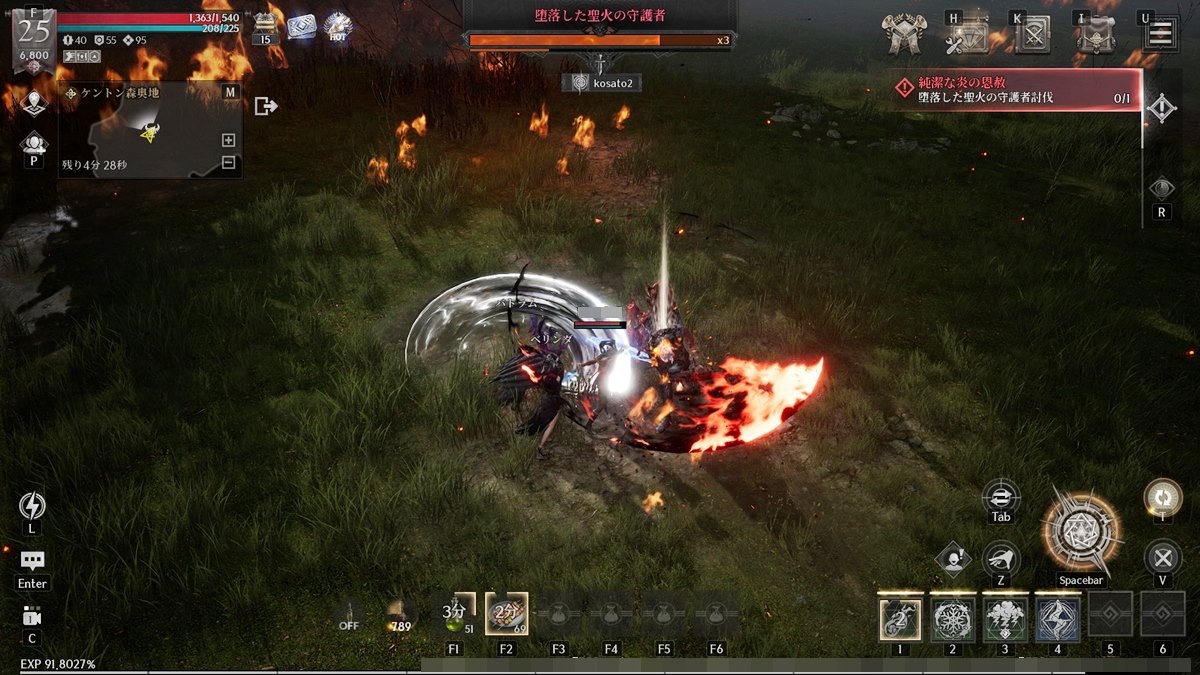Screen dimensions: 1200x675
Task: Open the full map with M button
Action: [230, 92]
